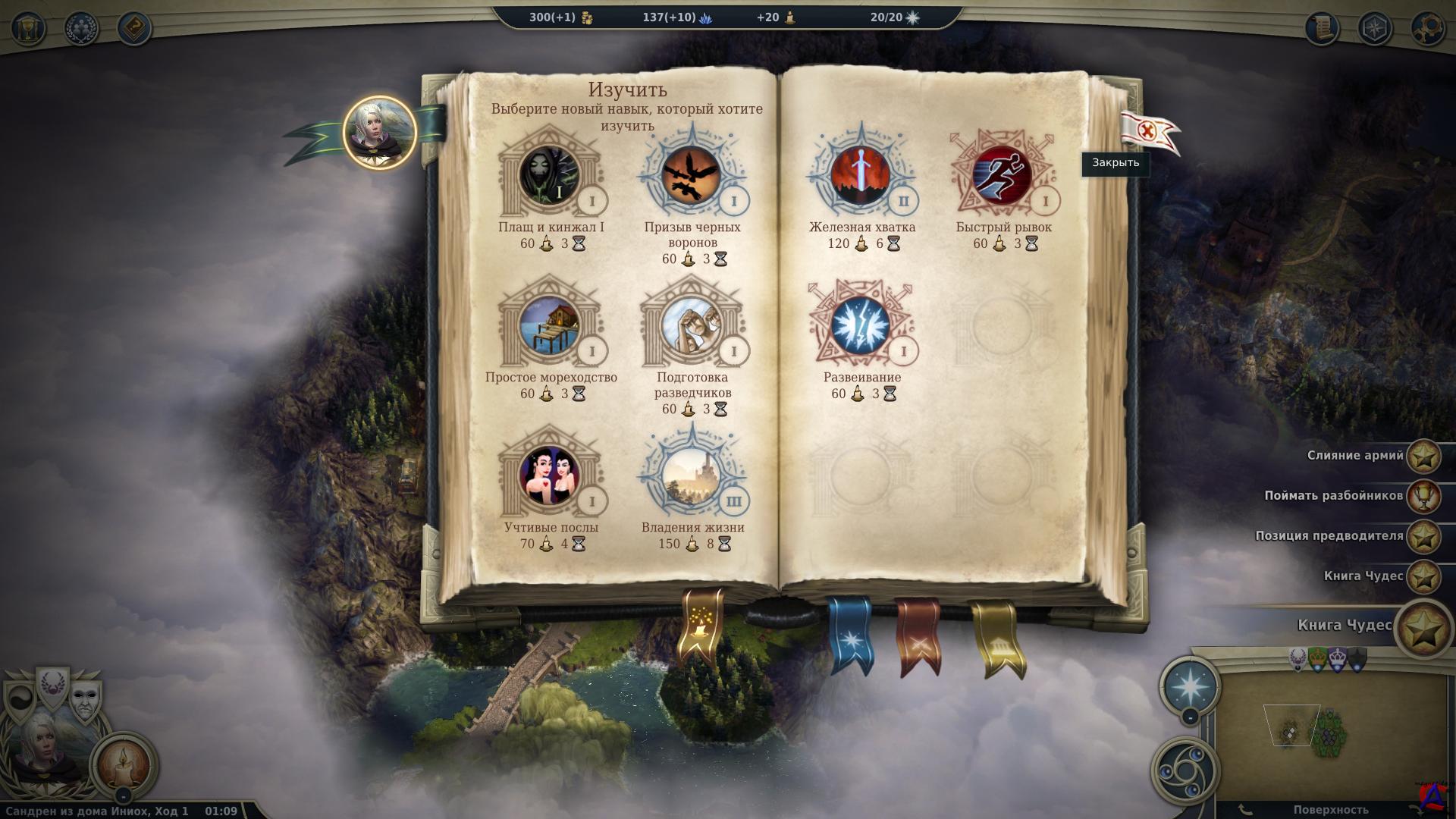Click the leader portrait on the book banner

(x=379, y=132)
